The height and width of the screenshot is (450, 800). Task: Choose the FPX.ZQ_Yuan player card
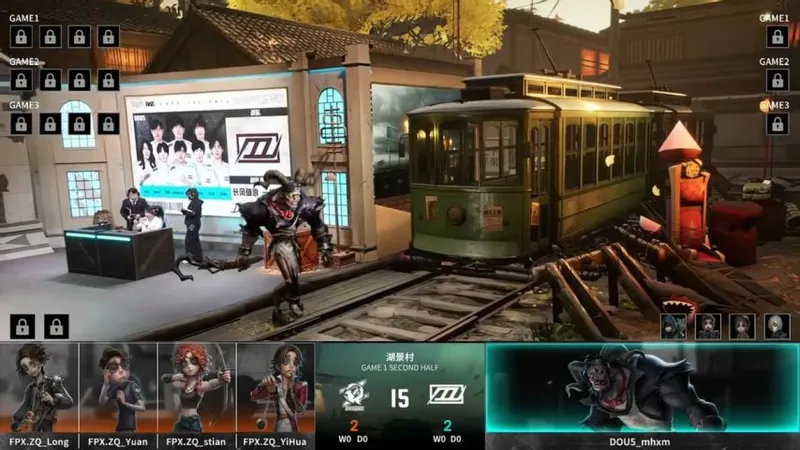[119, 388]
